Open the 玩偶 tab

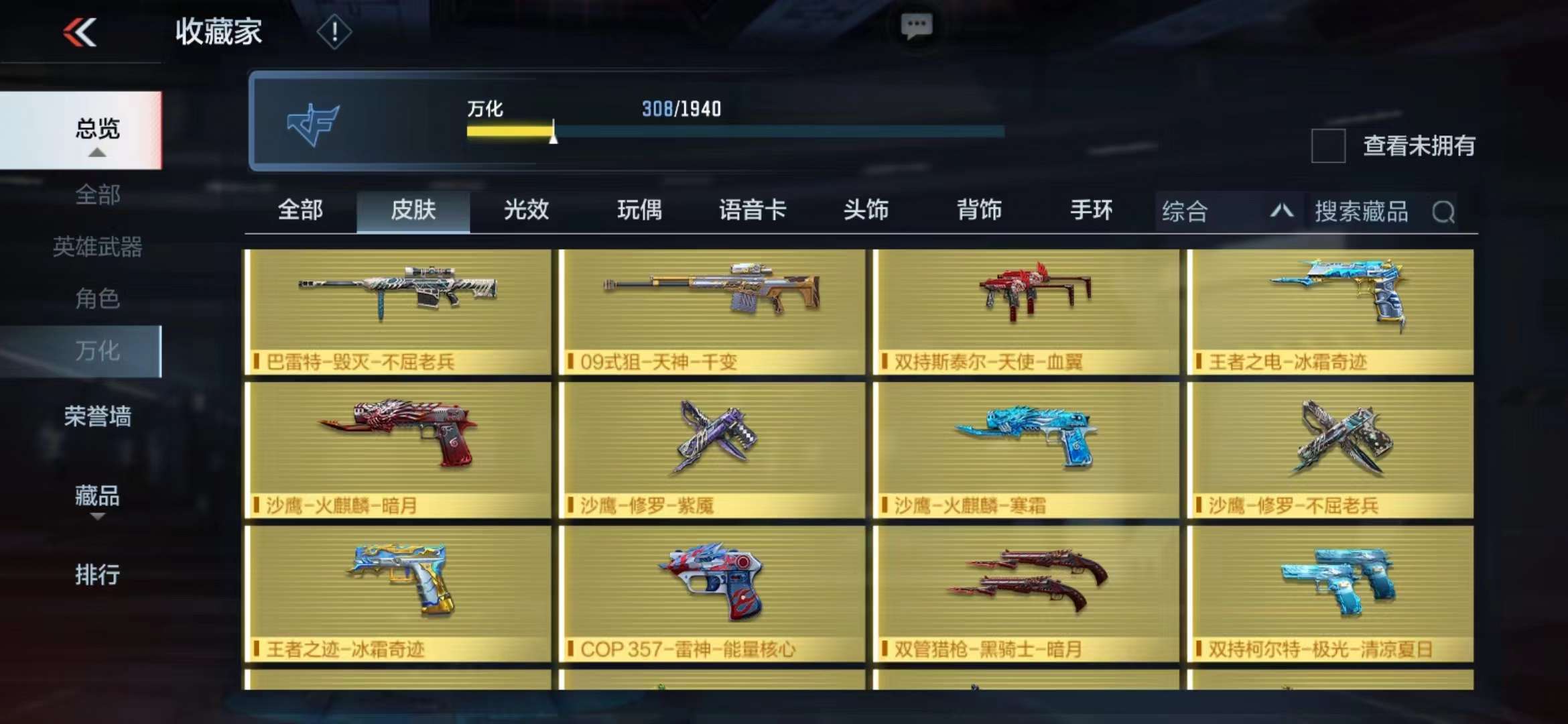point(639,210)
